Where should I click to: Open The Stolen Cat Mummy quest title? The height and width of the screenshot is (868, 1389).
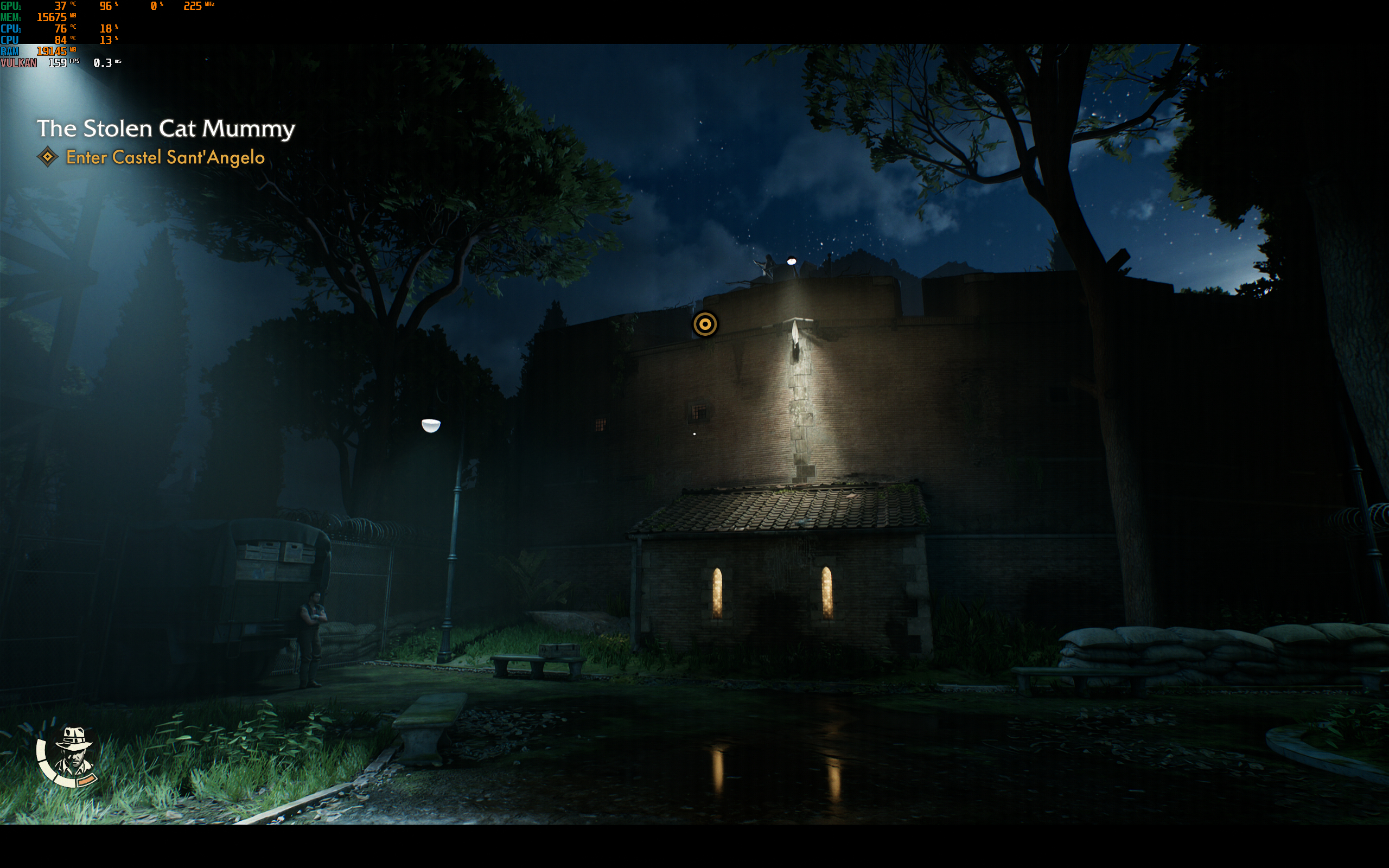tap(166, 129)
